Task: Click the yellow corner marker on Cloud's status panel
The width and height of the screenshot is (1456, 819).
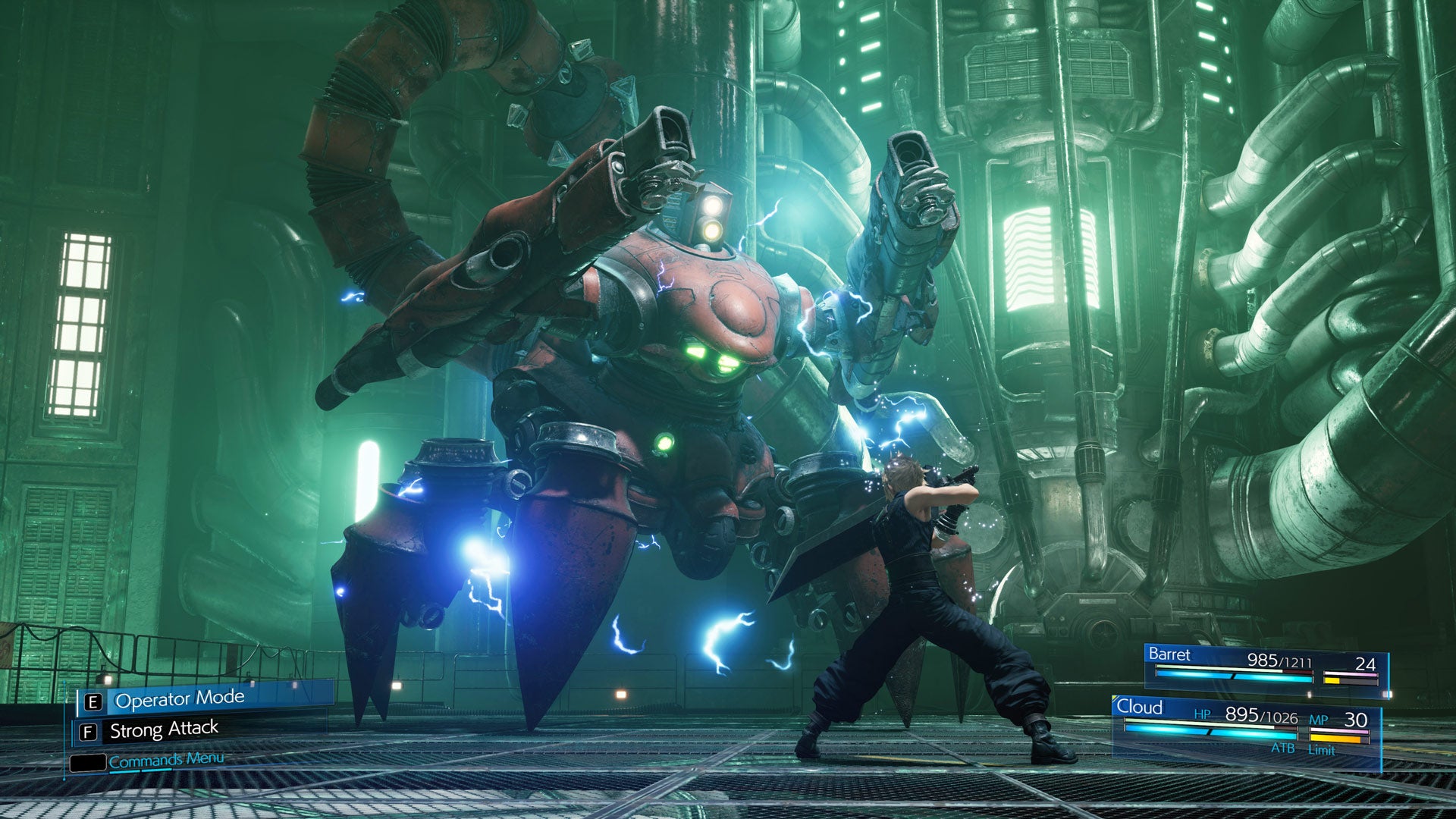Action: [1116, 698]
